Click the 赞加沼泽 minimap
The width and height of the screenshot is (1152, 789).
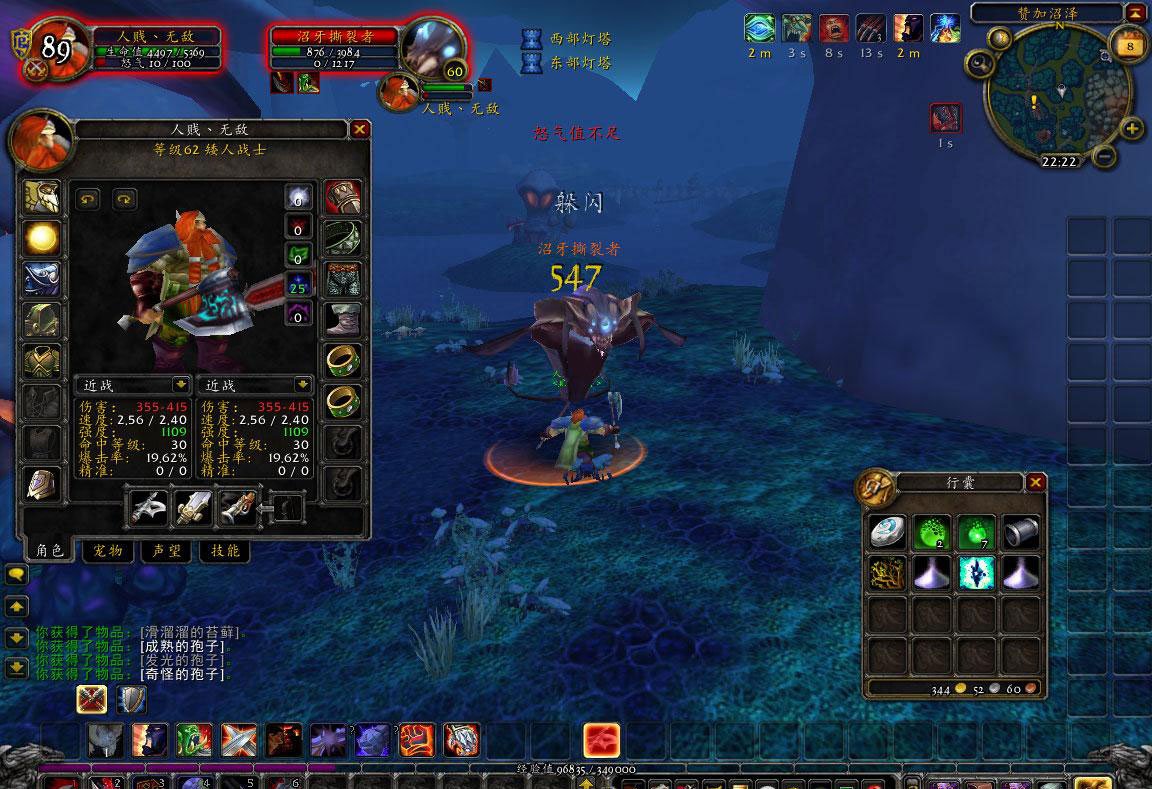pyautogui.click(x=1058, y=94)
